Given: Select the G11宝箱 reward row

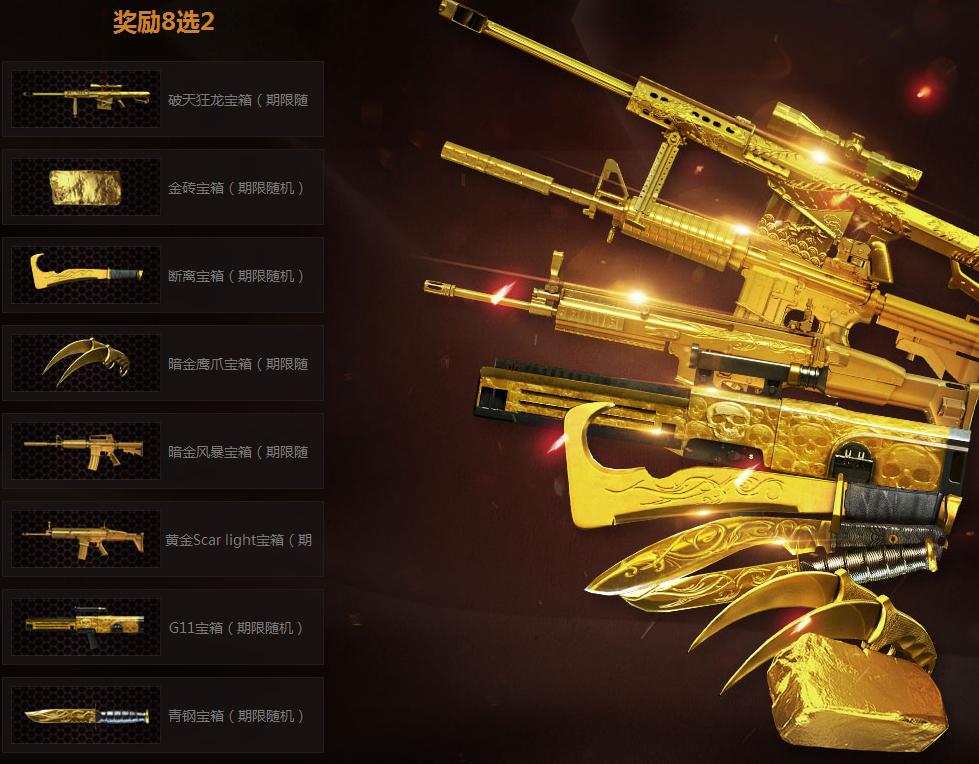Looking at the screenshot, I should click(x=163, y=627).
